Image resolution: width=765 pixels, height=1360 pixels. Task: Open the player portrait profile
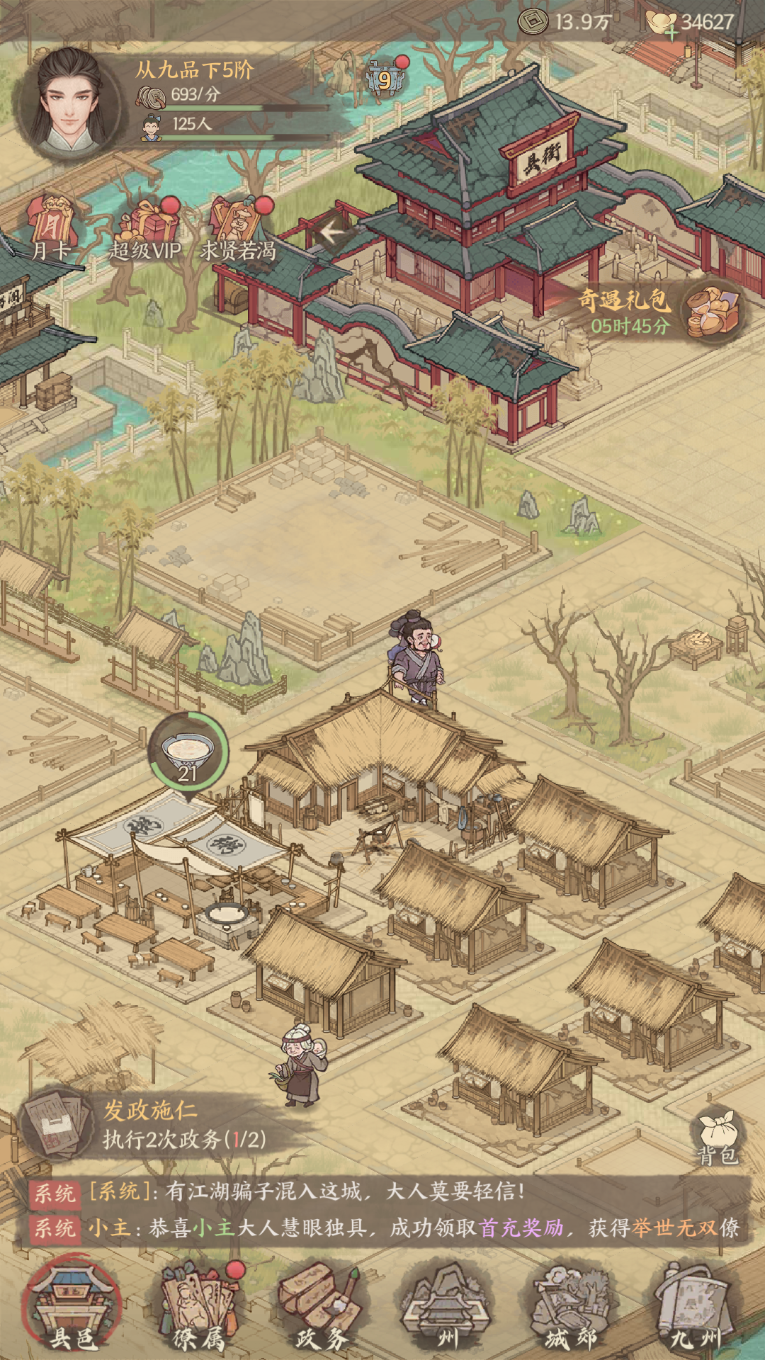72,105
